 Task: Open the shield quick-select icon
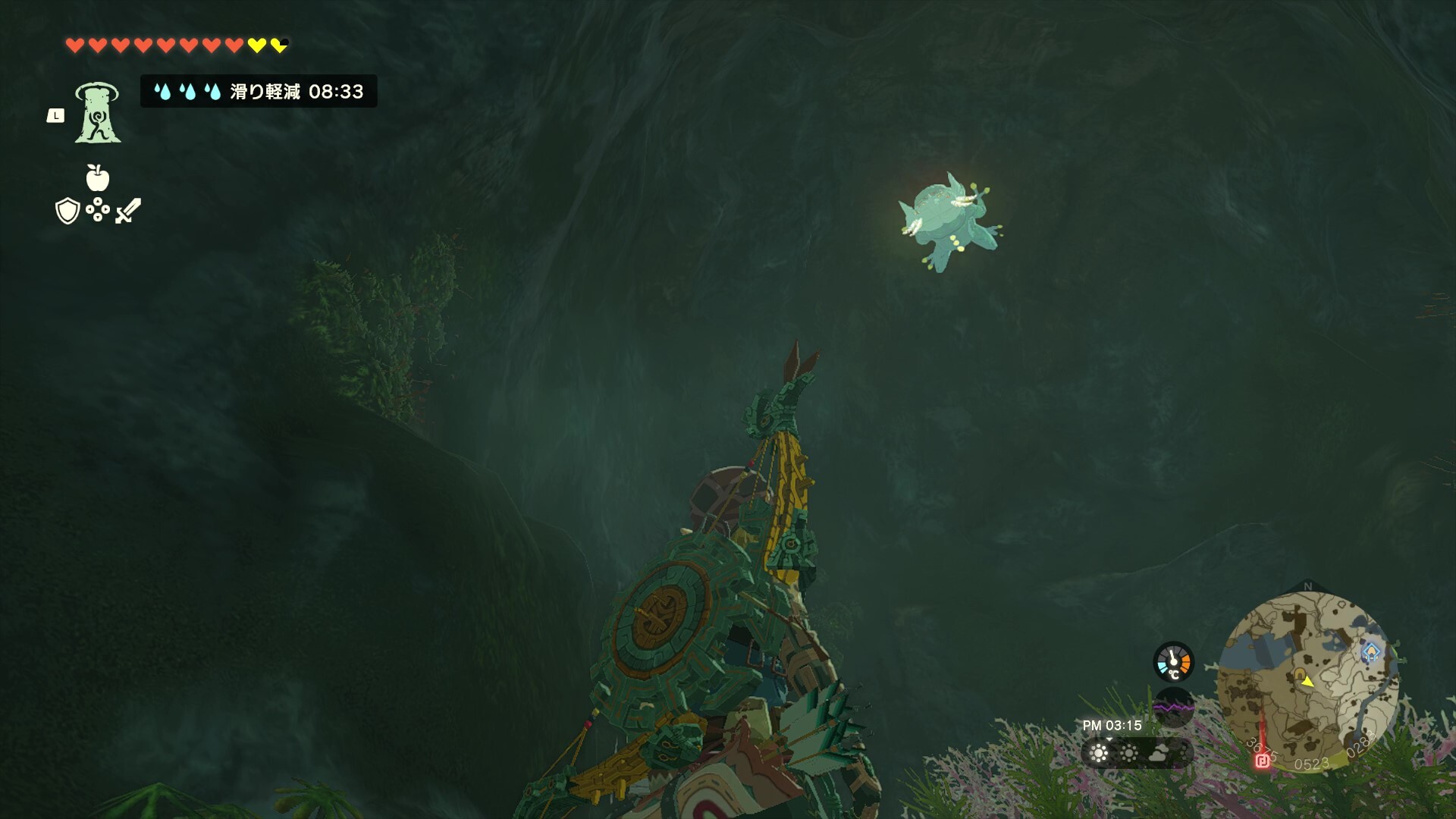pyautogui.click(x=67, y=211)
